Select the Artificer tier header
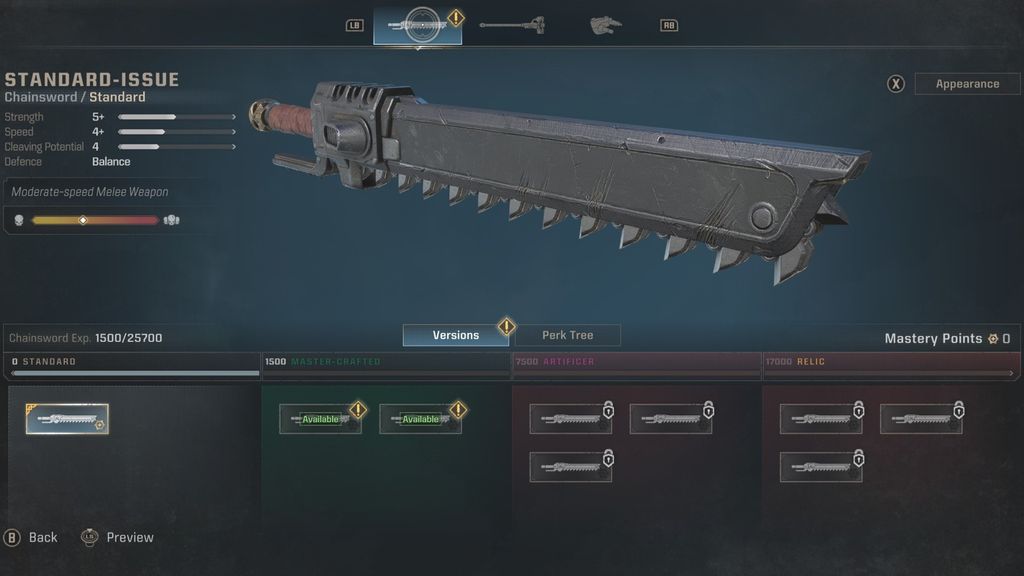 pos(637,362)
